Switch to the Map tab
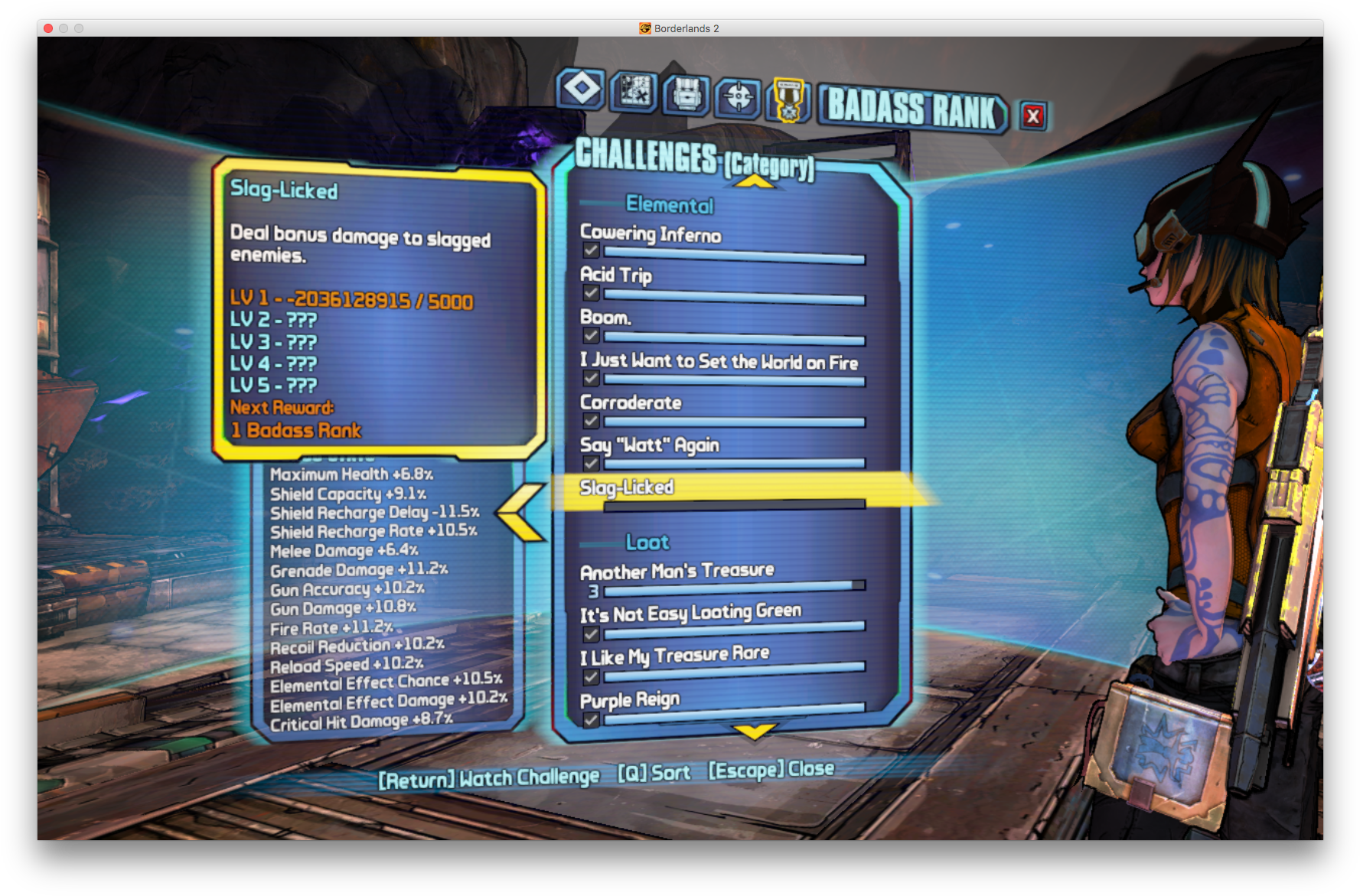The height and width of the screenshot is (896, 1360). [634, 93]
